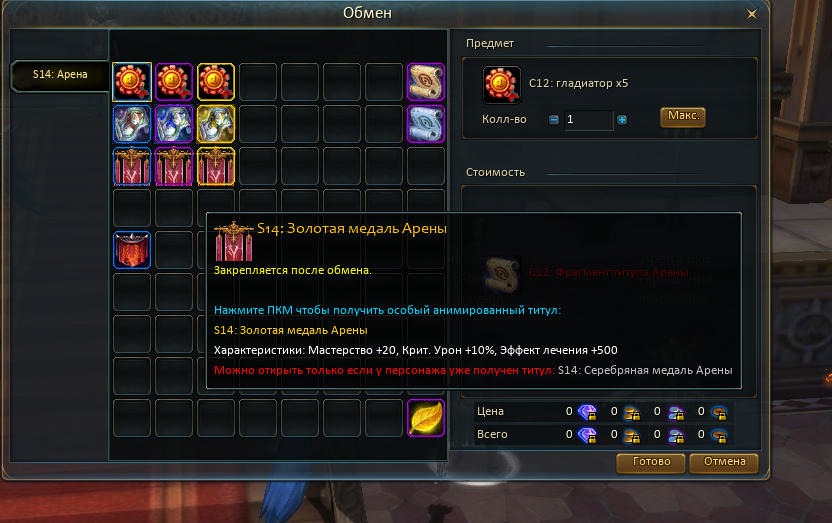832x523 pixels.
Task: Select the red flaming banner item
Action: point(132,250)
